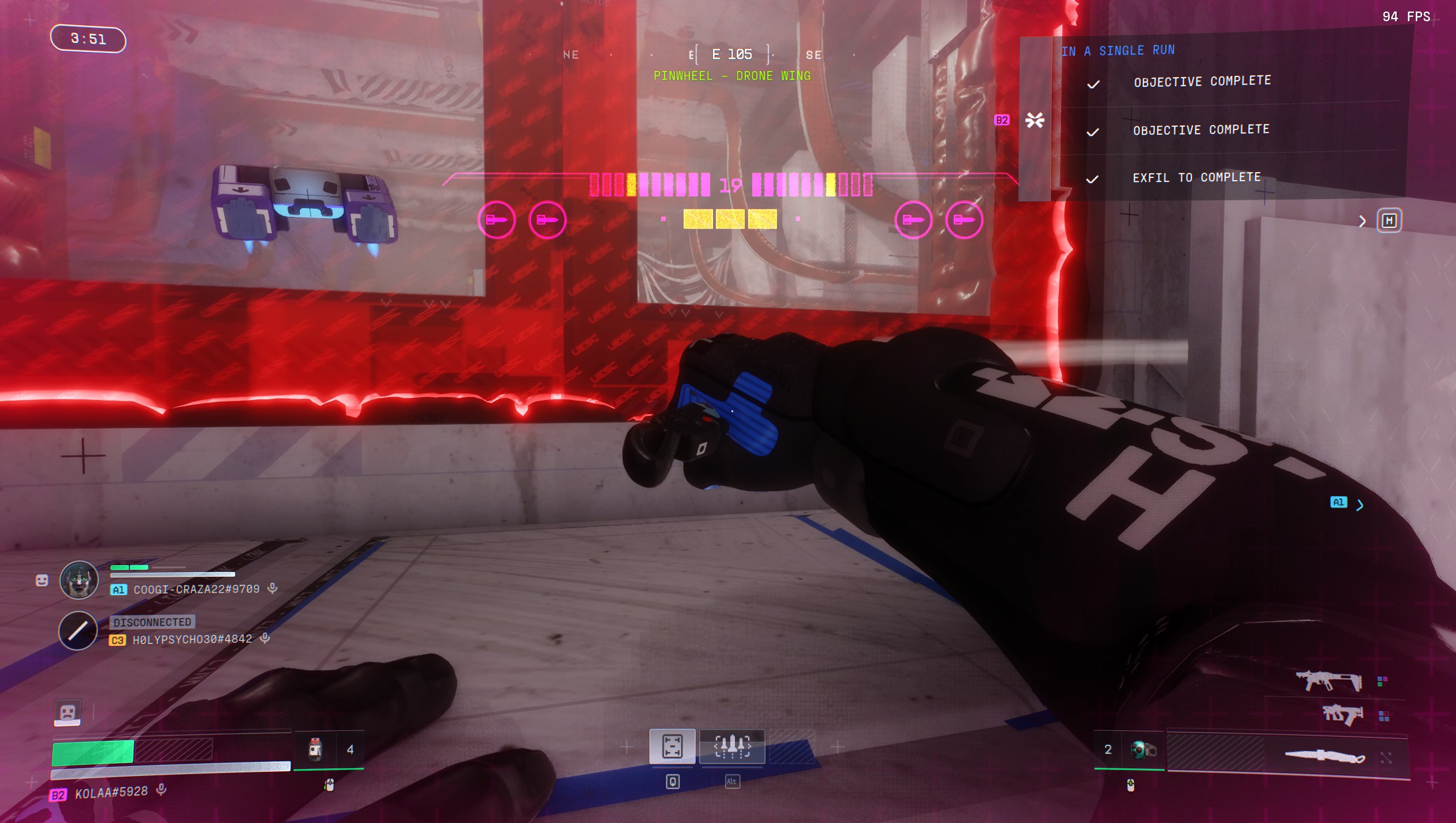Select the grenade slot with count 2
The height and width of the screenshot is (823, 1456).
1142,749
